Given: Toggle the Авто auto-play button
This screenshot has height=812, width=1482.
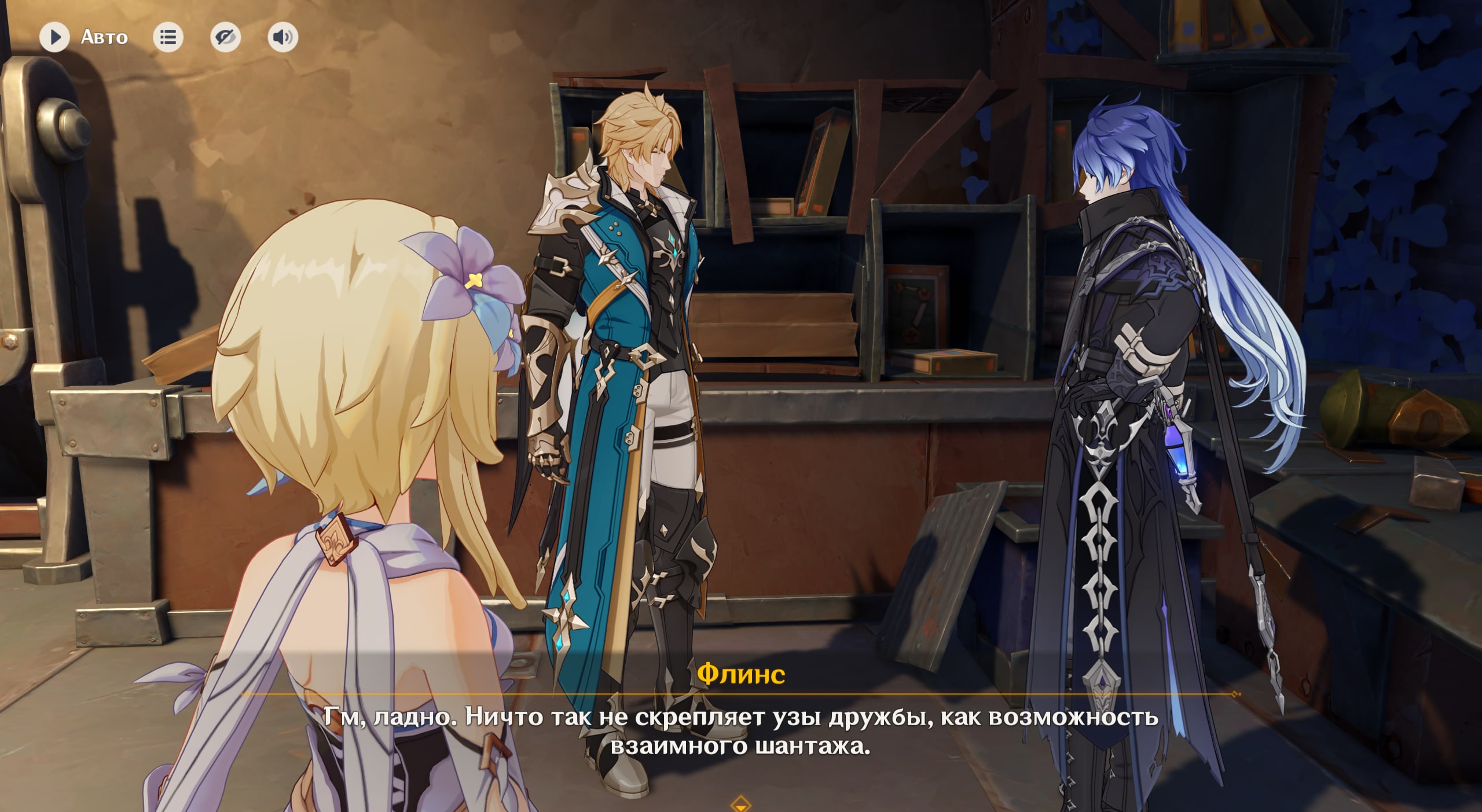Looking at the screenshot, I should point(55,38).
